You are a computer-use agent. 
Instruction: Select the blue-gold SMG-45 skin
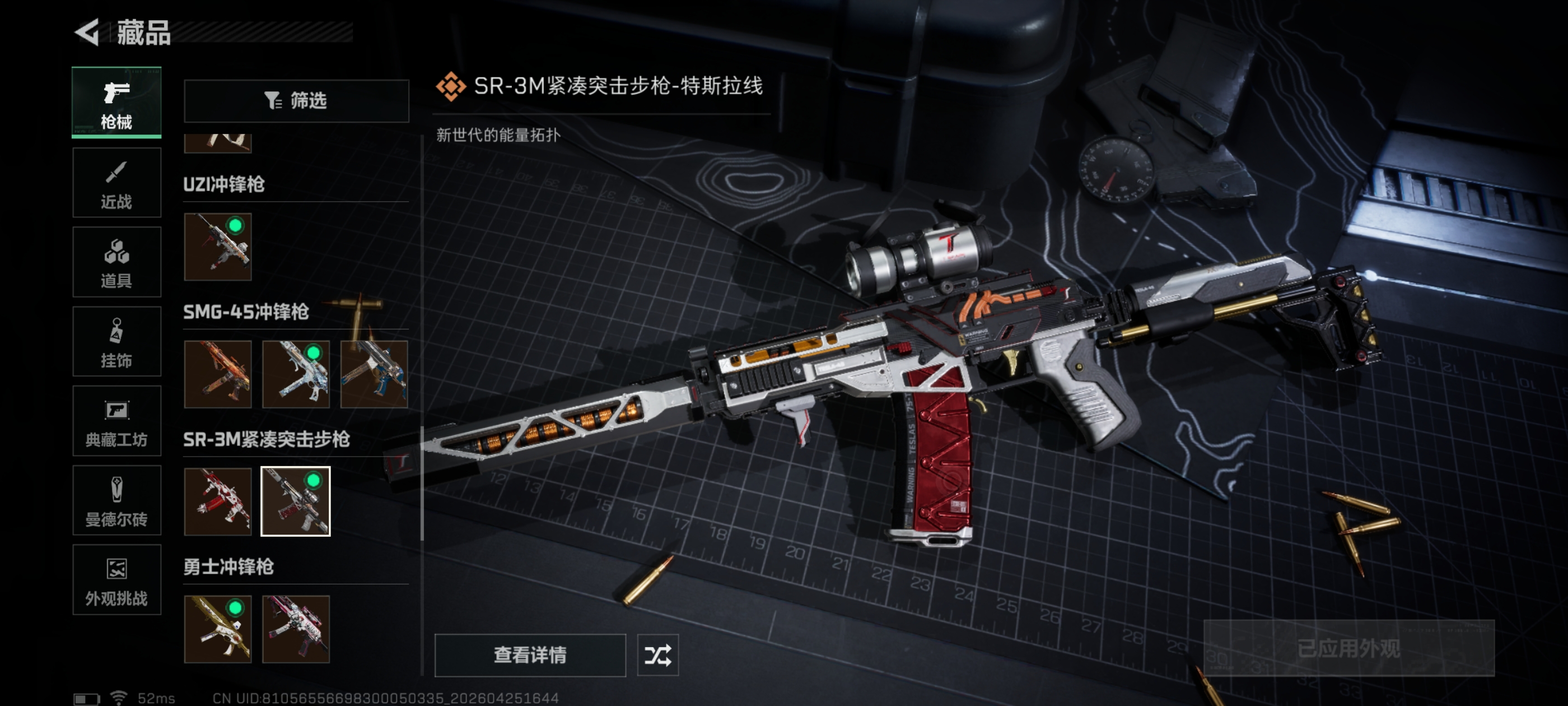(374, 374)
